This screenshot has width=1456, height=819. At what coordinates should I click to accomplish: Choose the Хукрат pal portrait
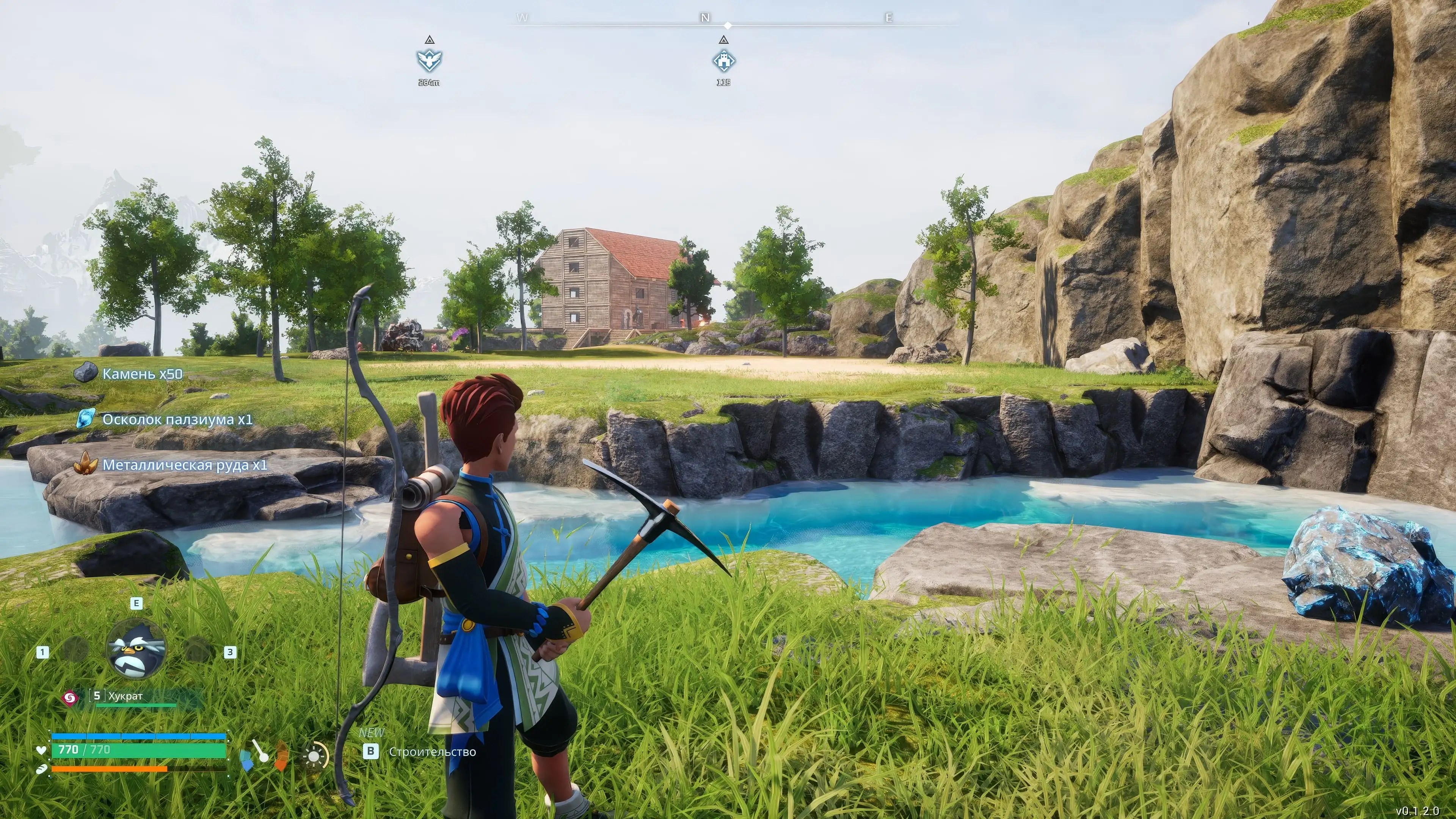point(136,650)
